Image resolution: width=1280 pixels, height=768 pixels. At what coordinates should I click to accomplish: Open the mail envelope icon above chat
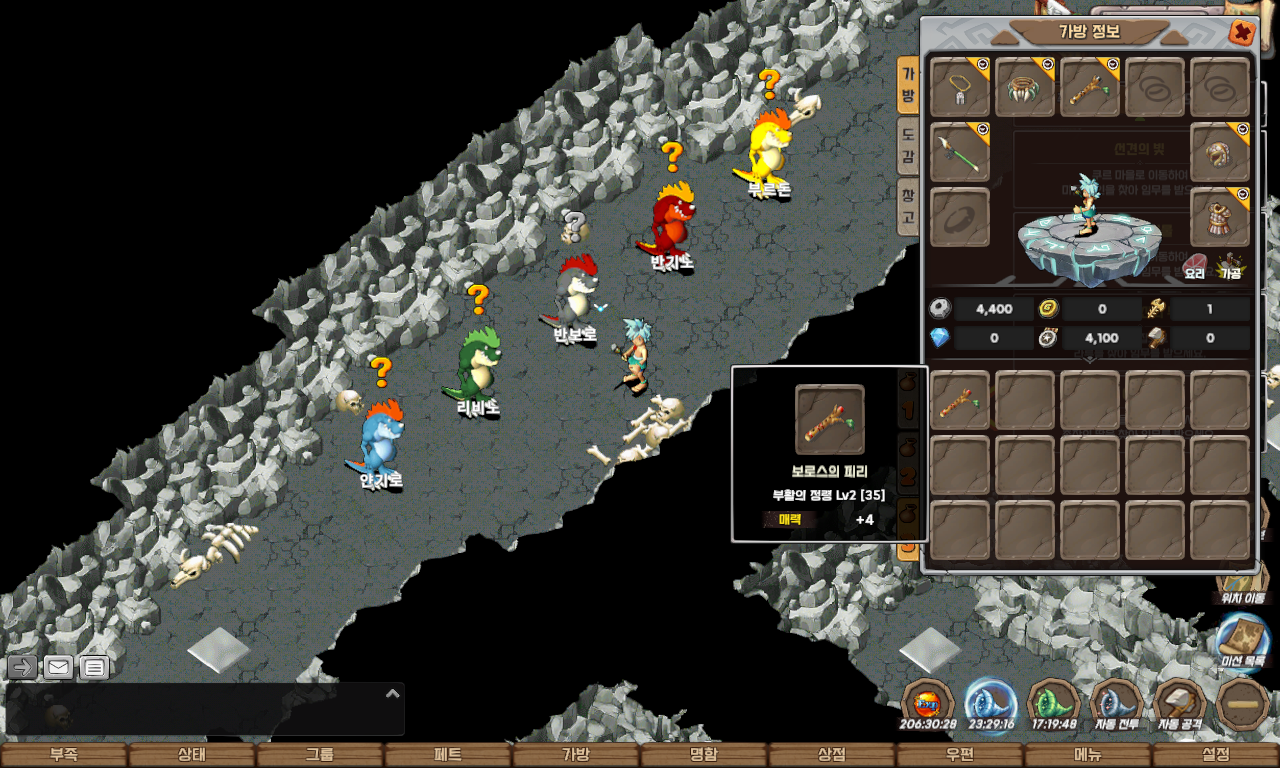point(58,667)
